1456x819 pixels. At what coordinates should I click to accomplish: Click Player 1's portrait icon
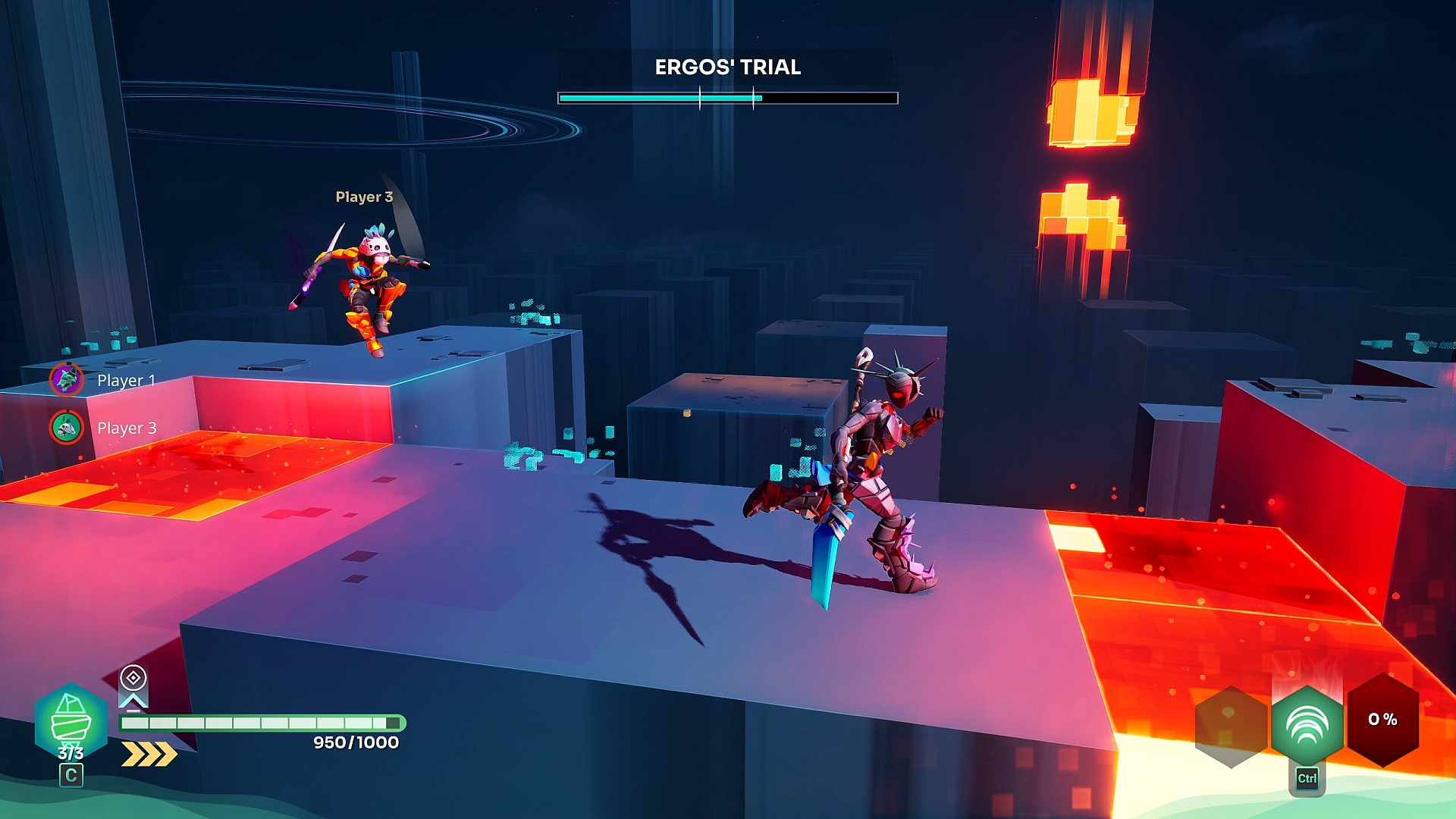point(67,380)
